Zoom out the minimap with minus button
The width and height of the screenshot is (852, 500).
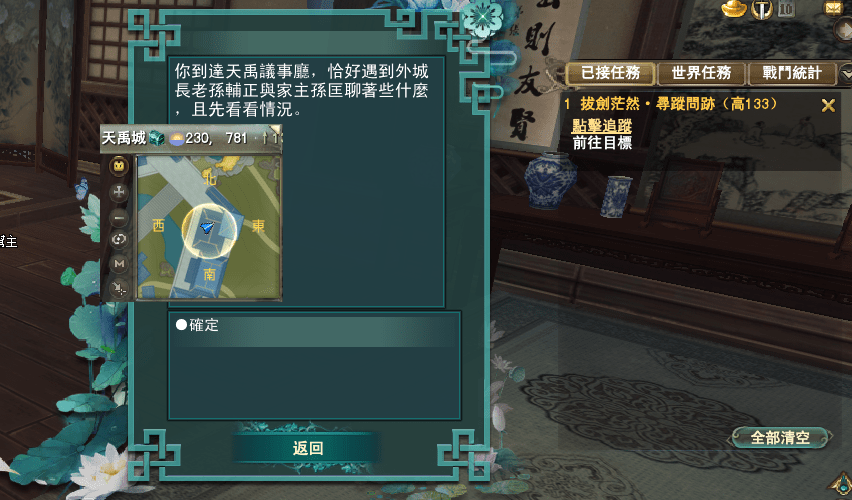coord(119,215)
